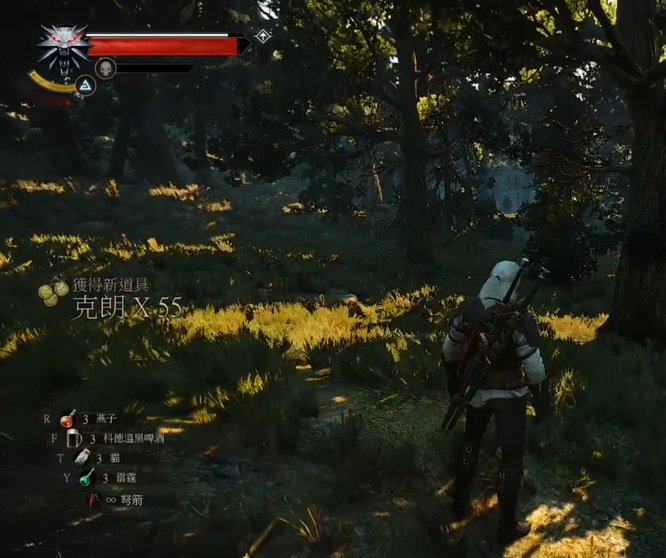Click the diamond buff icon beside the health bar
The height and width of the screenshot is (558, 666).
262,36
